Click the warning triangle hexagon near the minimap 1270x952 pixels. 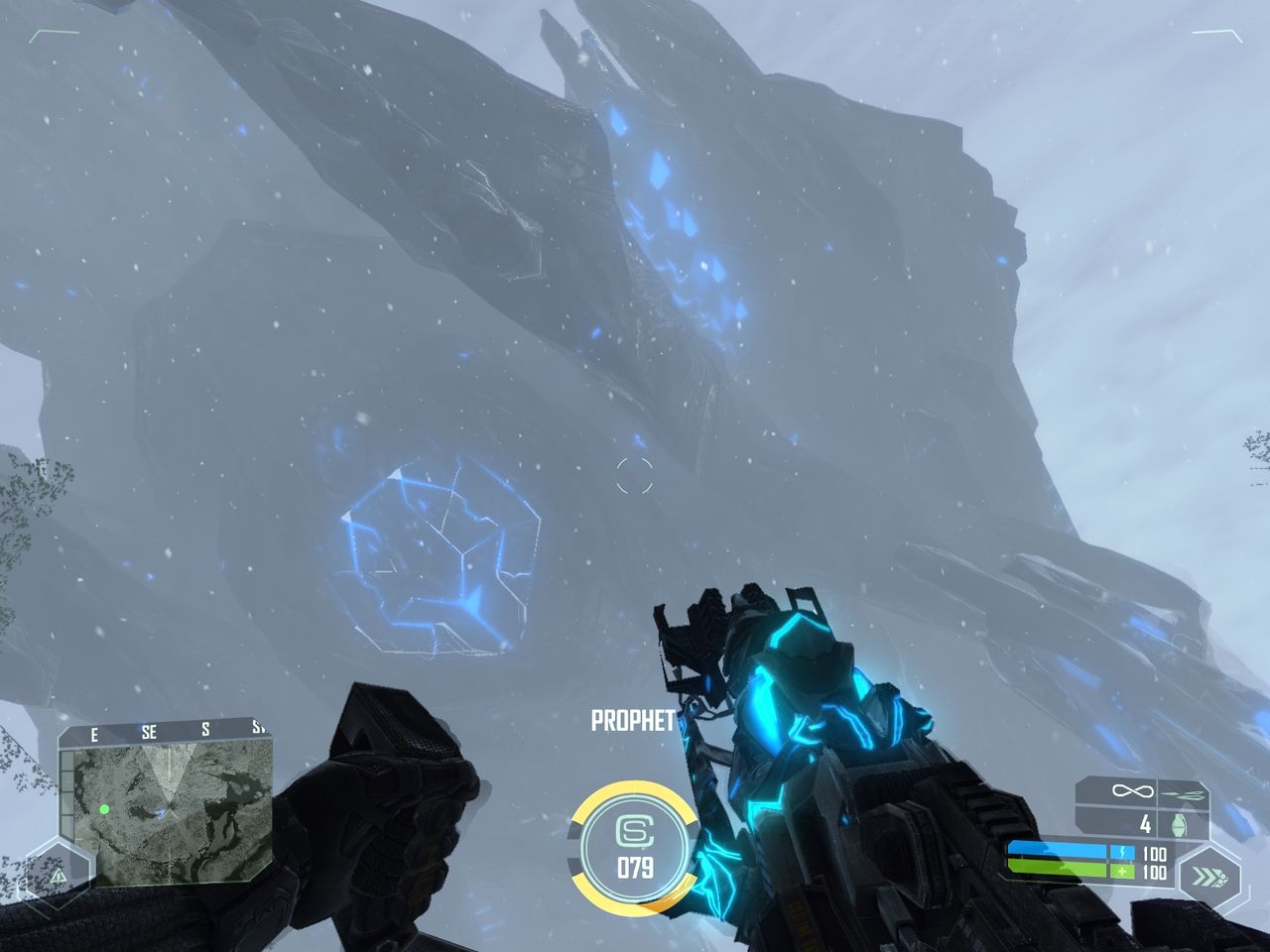[x=59, y=876]
